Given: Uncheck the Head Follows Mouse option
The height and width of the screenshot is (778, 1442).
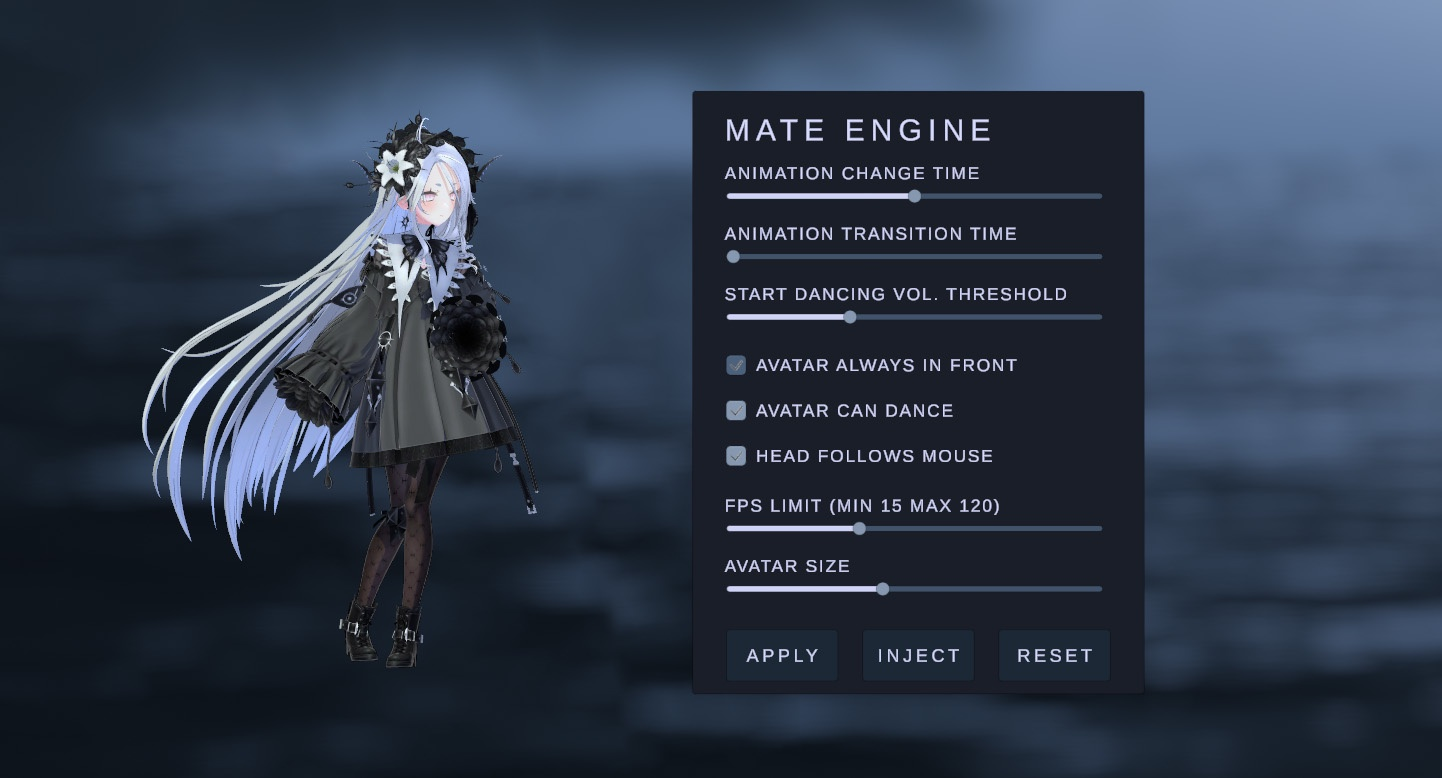Looking at the screenshot, I should [x=736, y=455].
